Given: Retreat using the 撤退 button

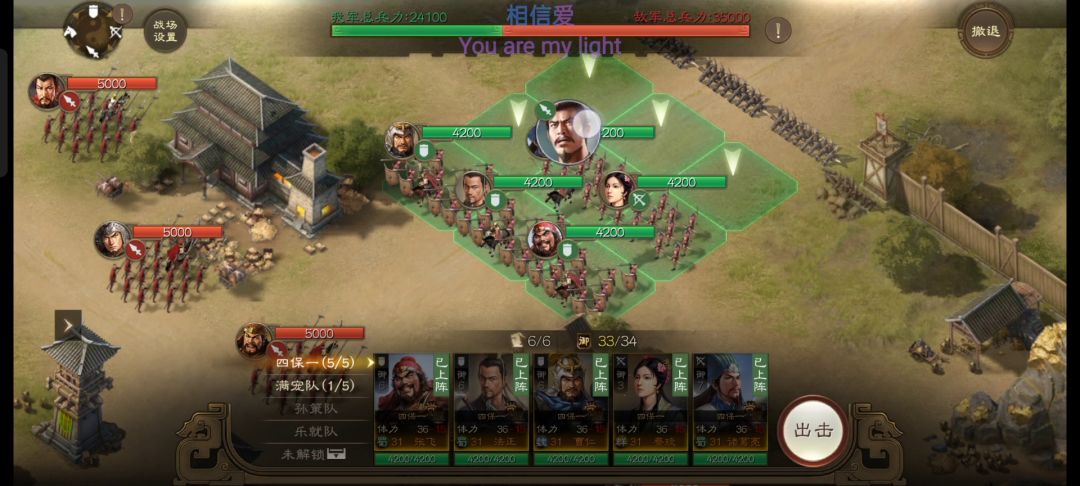Looking at the screenshot, I should click(985, 31).
